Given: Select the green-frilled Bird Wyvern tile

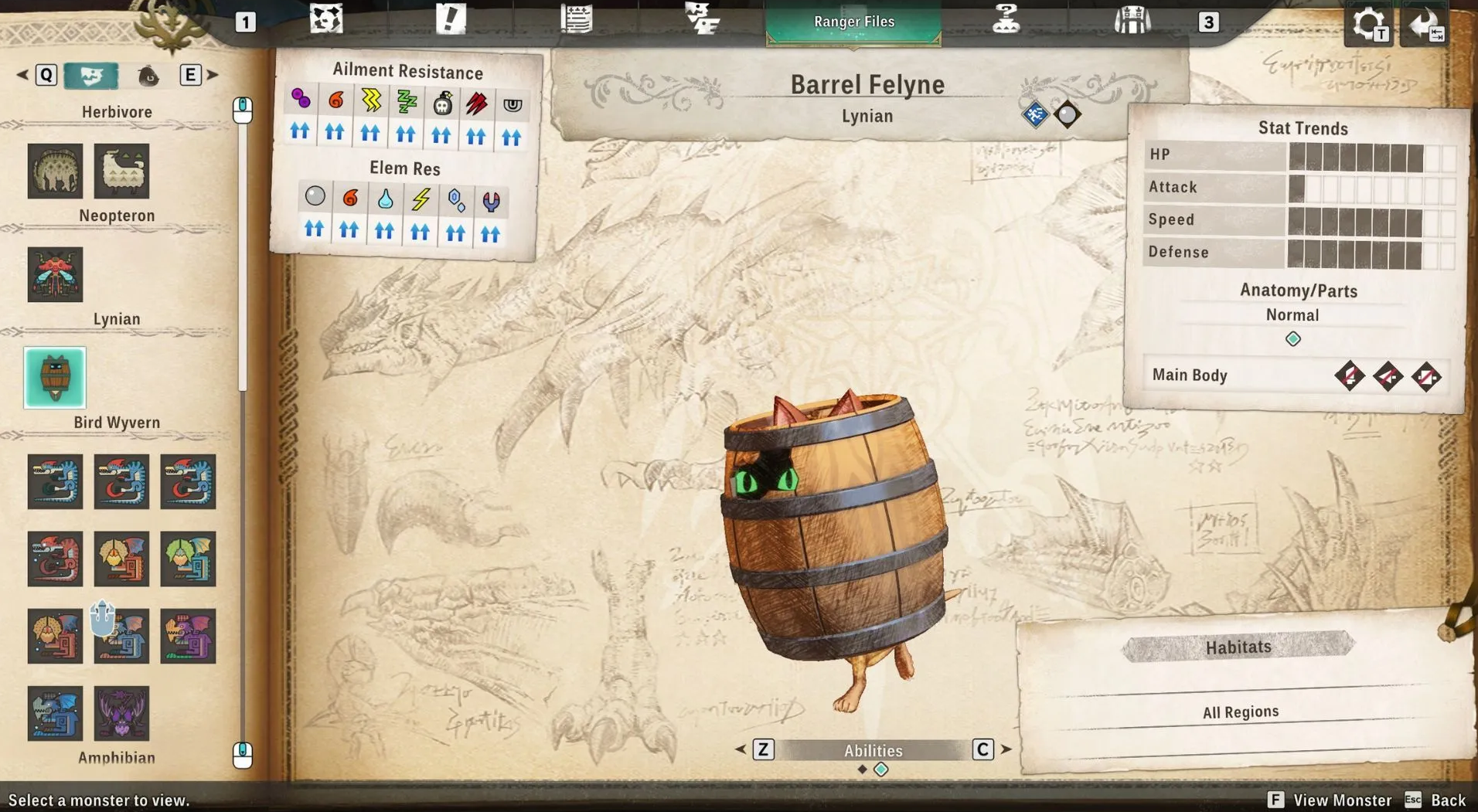Looking at the screenshot, I should click(188, 559).
